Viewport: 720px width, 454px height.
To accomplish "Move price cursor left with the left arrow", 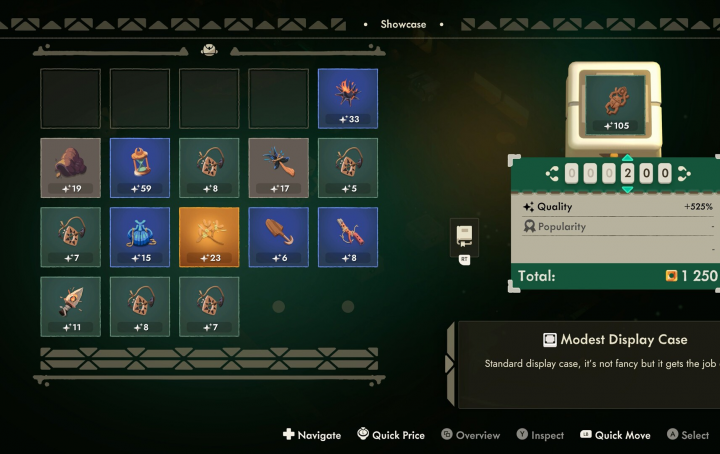I will [551, 174].
